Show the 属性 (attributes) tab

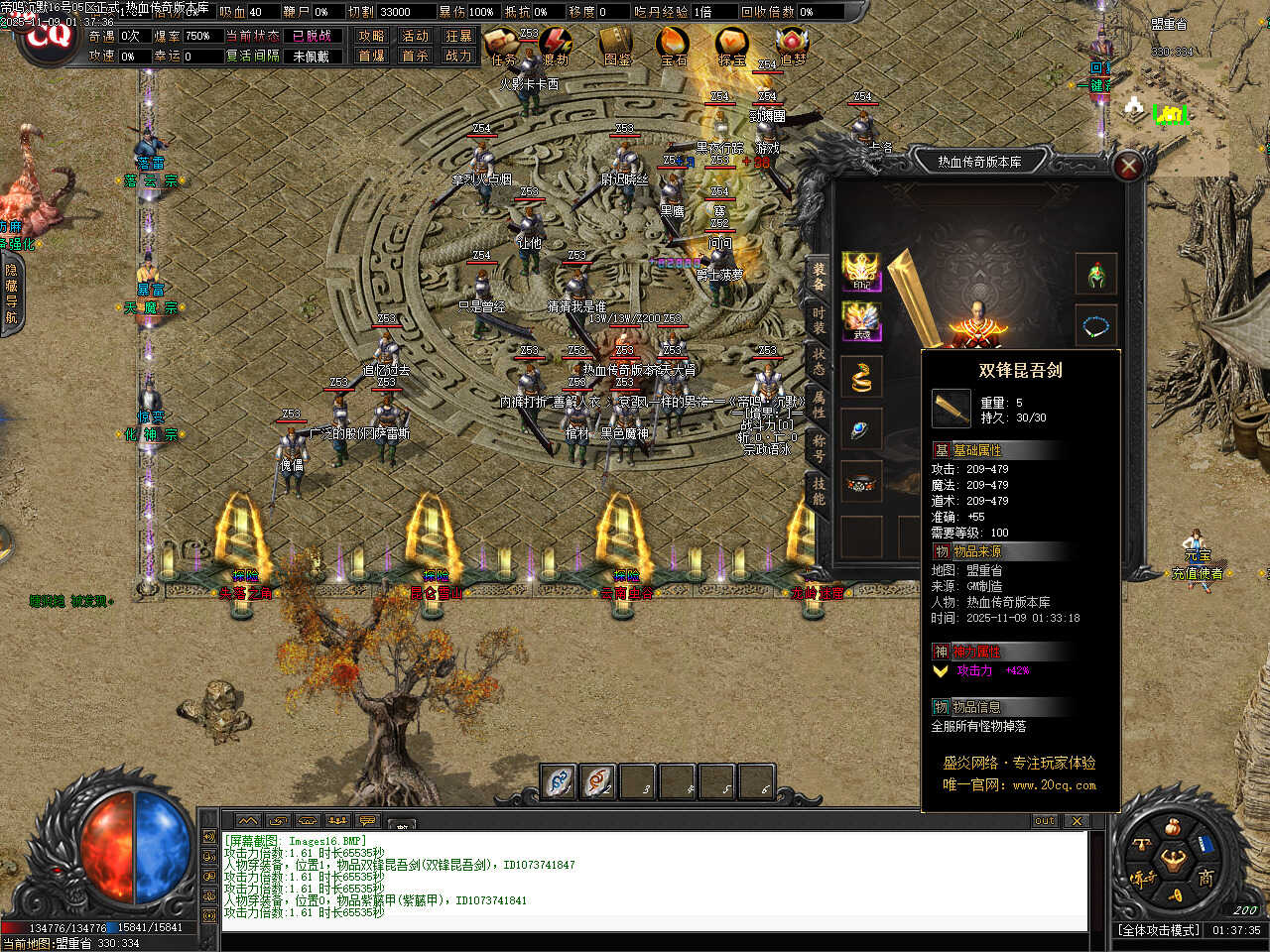click(819, 404)
